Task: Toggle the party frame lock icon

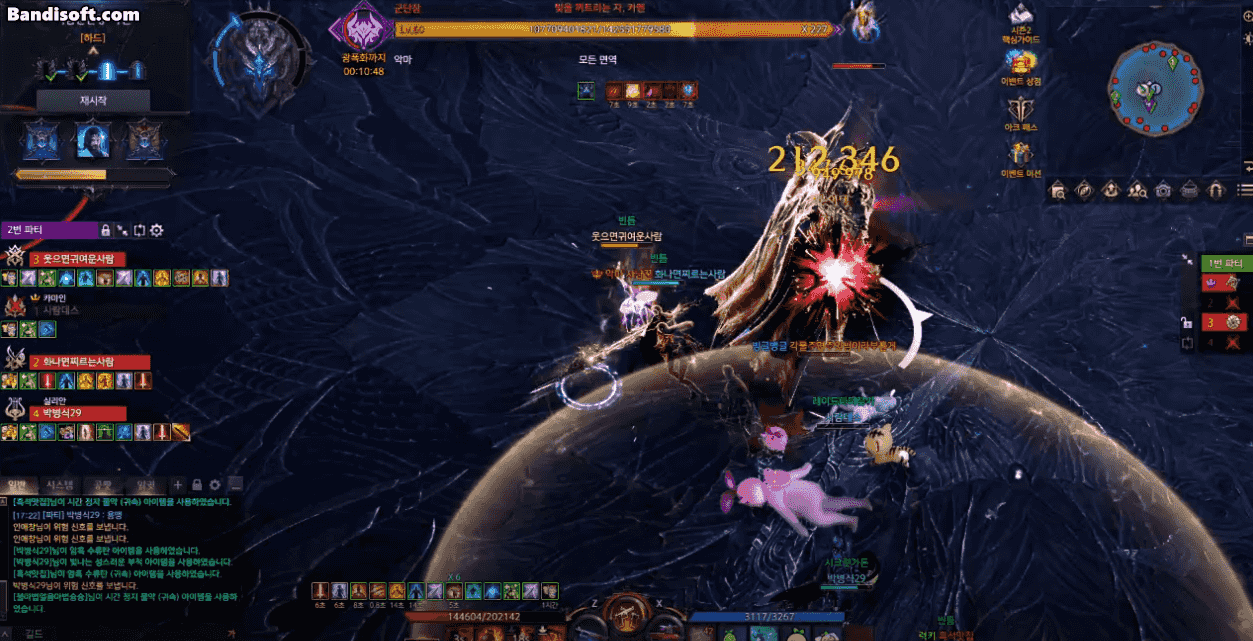Action: 105,231
